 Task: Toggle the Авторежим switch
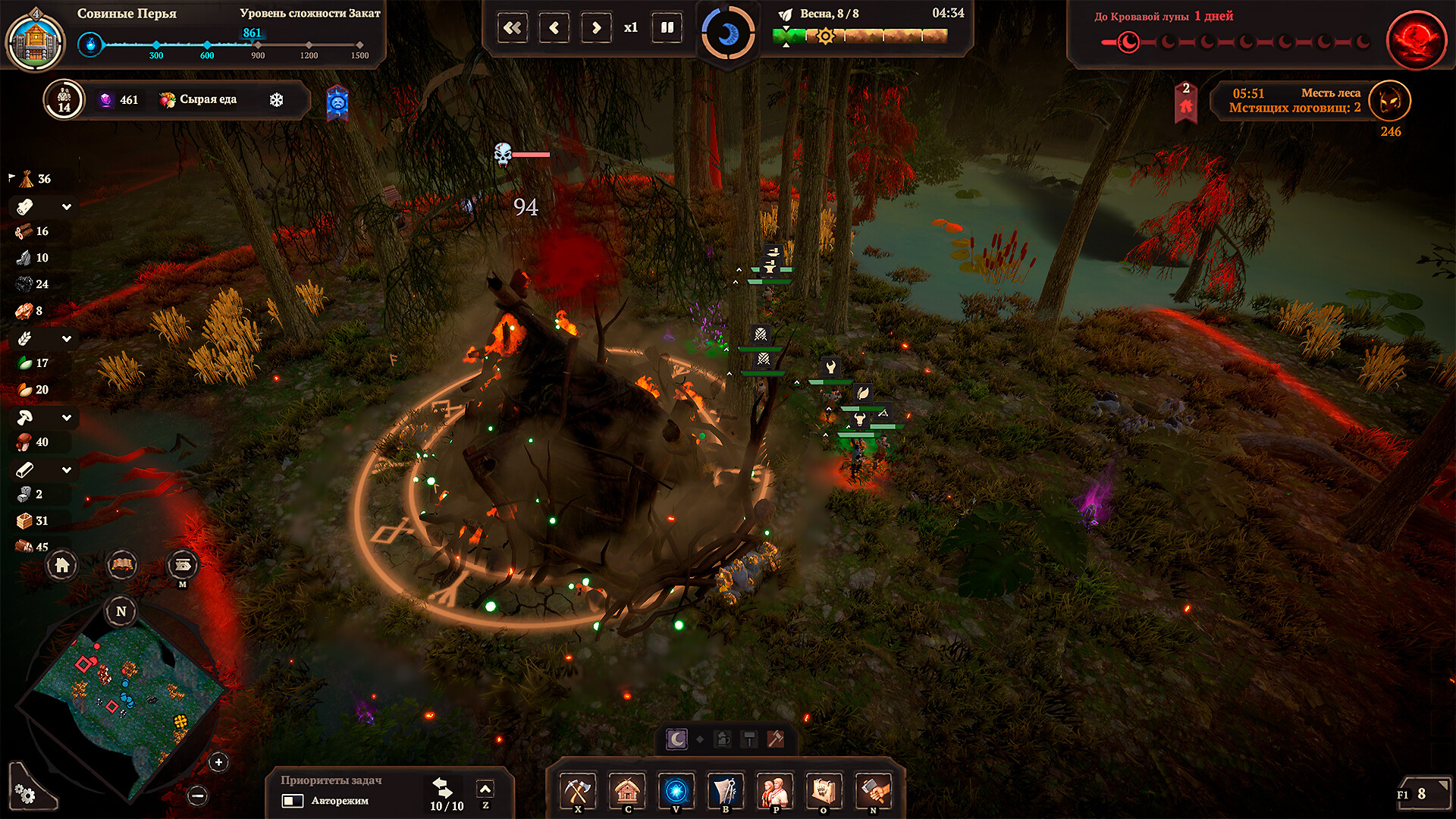293,801
